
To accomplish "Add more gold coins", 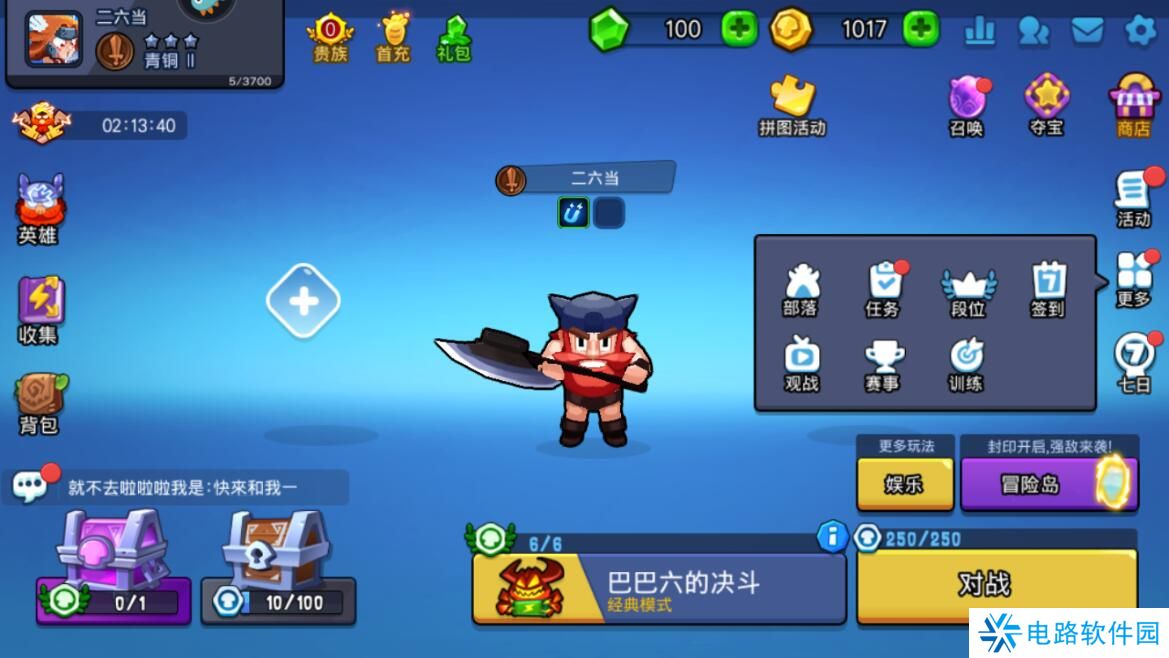I will click(920, 29).
